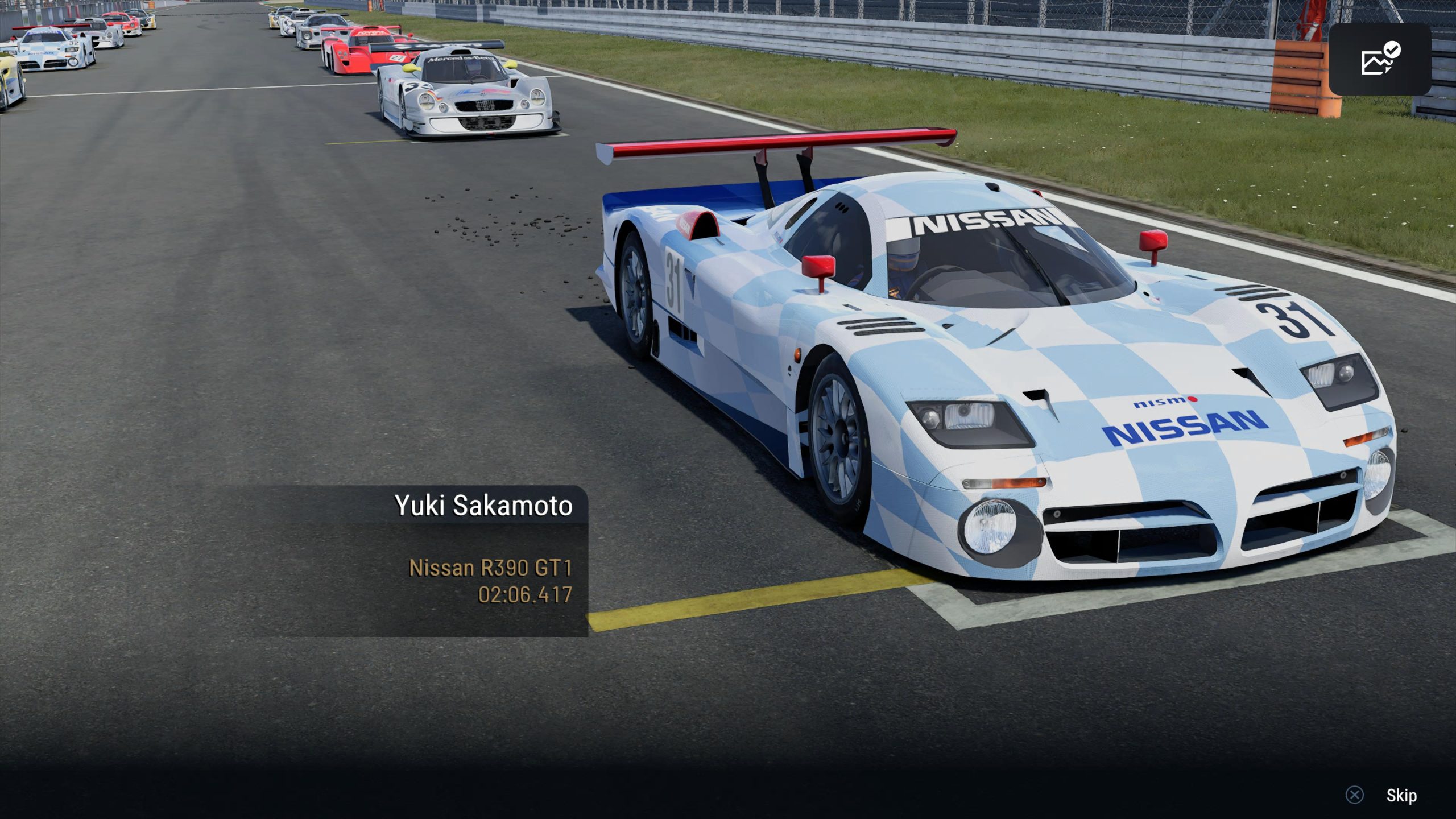Image resolution: width=1456 pixels, height=819 pixels.
Task: Skip the starting grid introduction
Action: pyautogui.click(x=1400, y=795)
